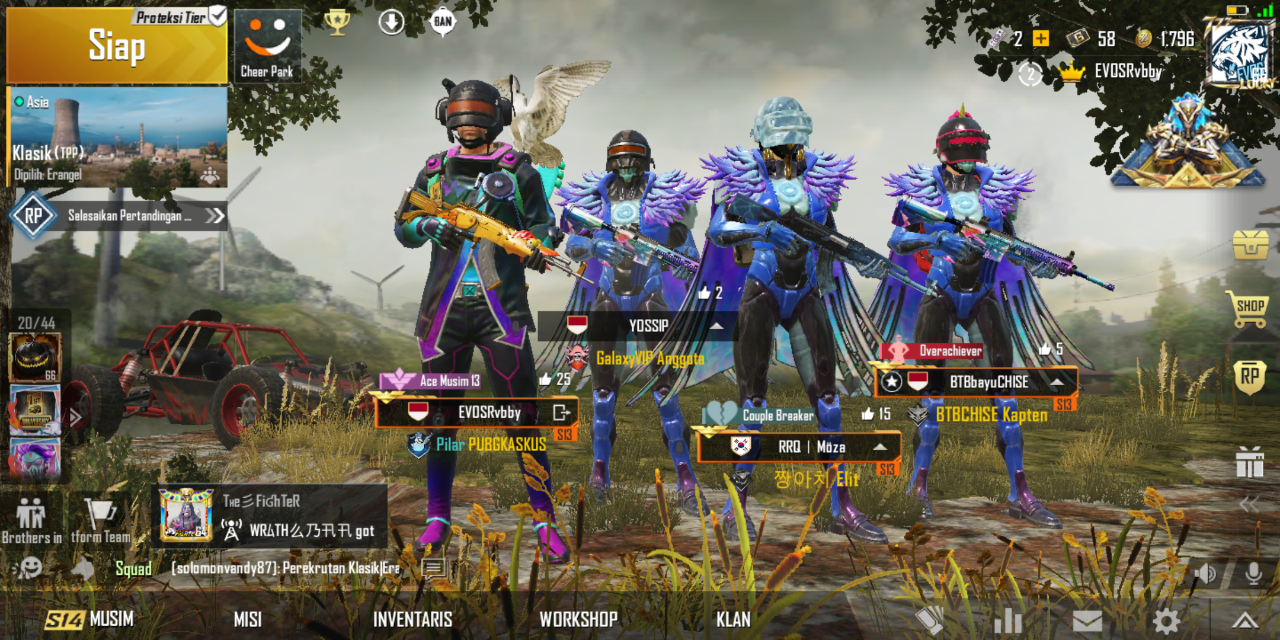This screenshot has width=1280, height=640.
Task: Tap the yellow Siap ready button
Action: point(117,47)
